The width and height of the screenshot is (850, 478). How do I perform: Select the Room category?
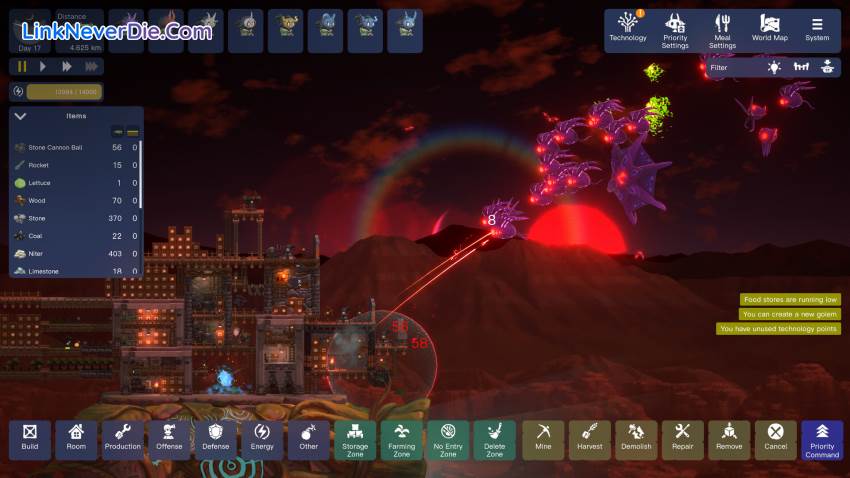pos(76,439)
